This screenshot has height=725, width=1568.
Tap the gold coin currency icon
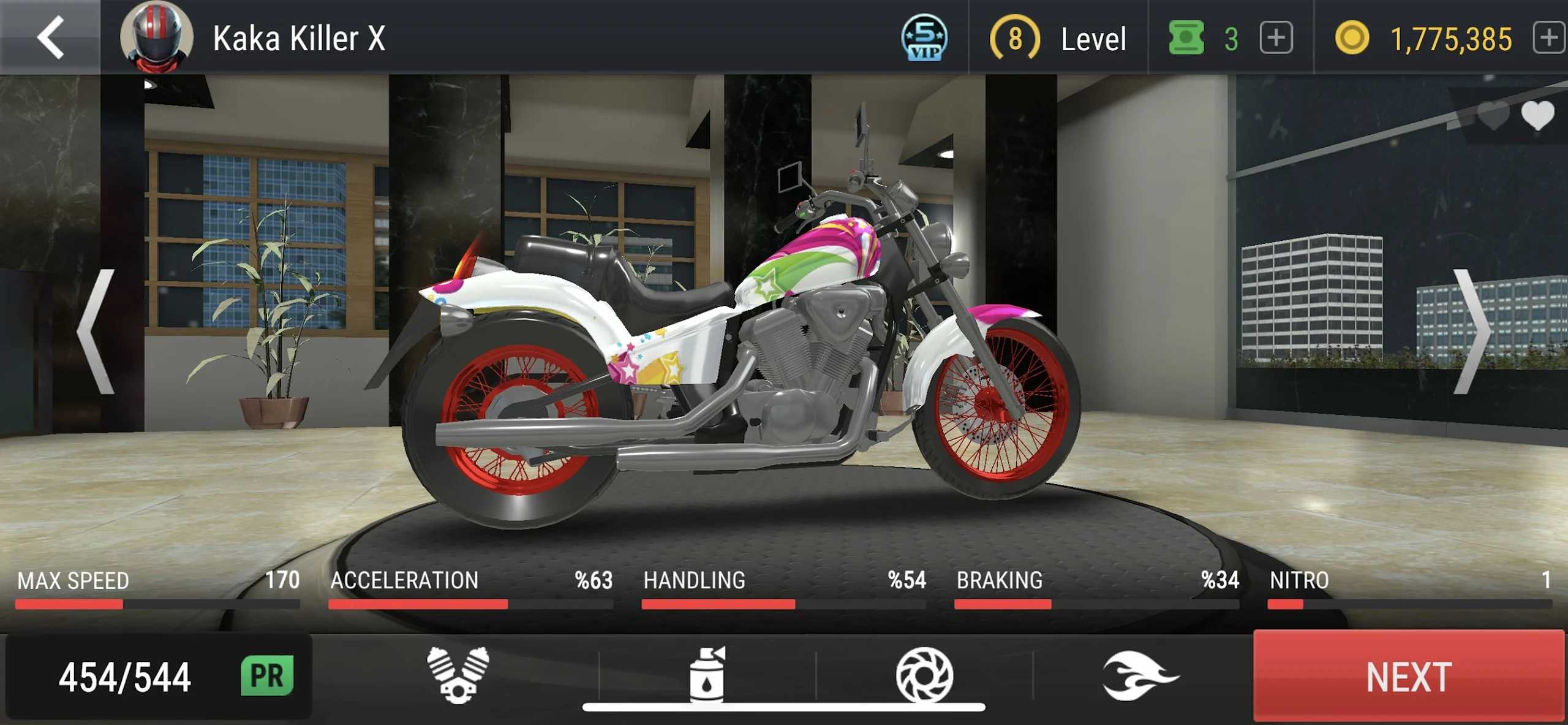(x=1354, y=39)
